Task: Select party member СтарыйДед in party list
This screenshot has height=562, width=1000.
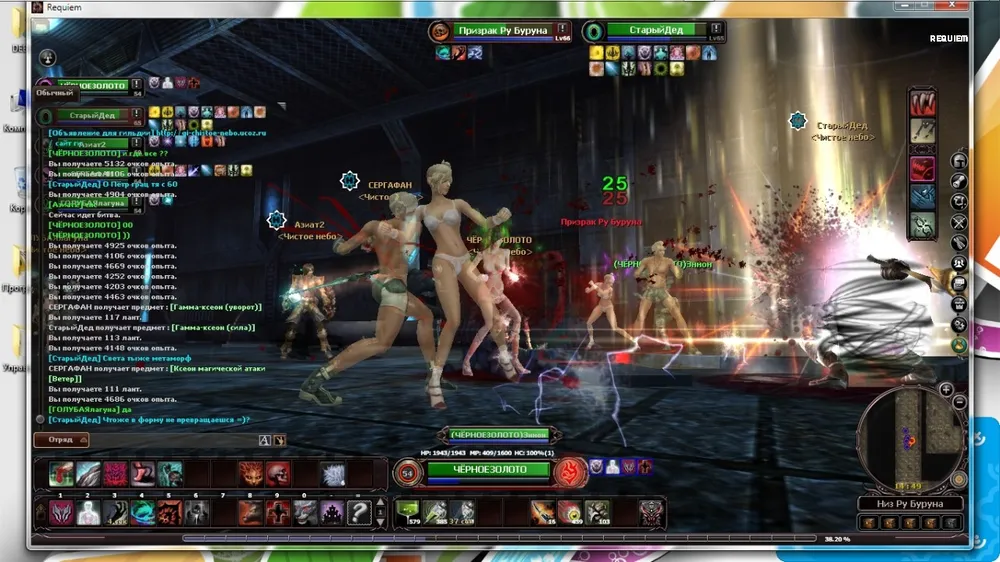Action: (92, 116)
